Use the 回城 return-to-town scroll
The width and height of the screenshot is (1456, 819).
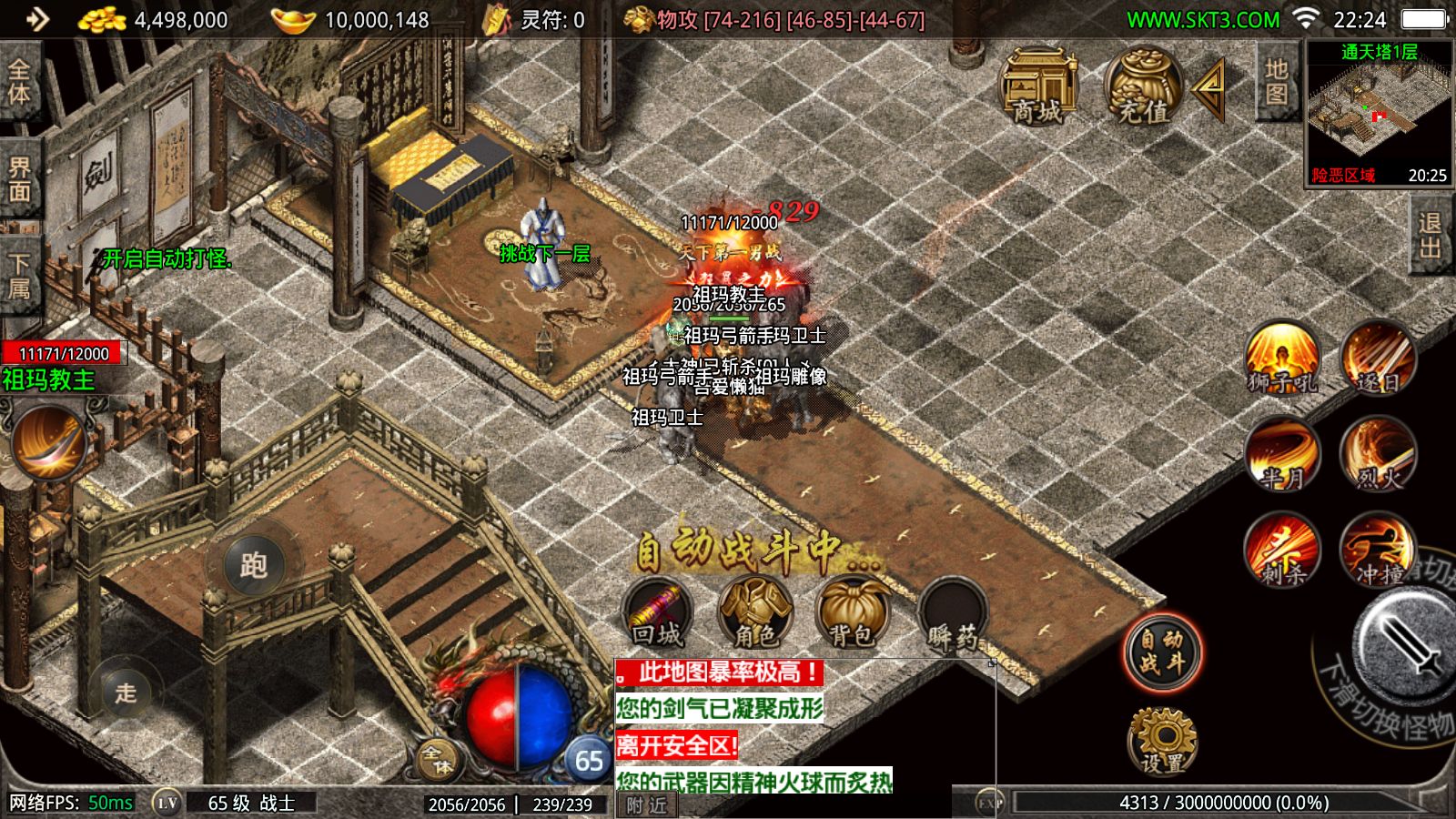pyautogui.click(x=657, y=613)
